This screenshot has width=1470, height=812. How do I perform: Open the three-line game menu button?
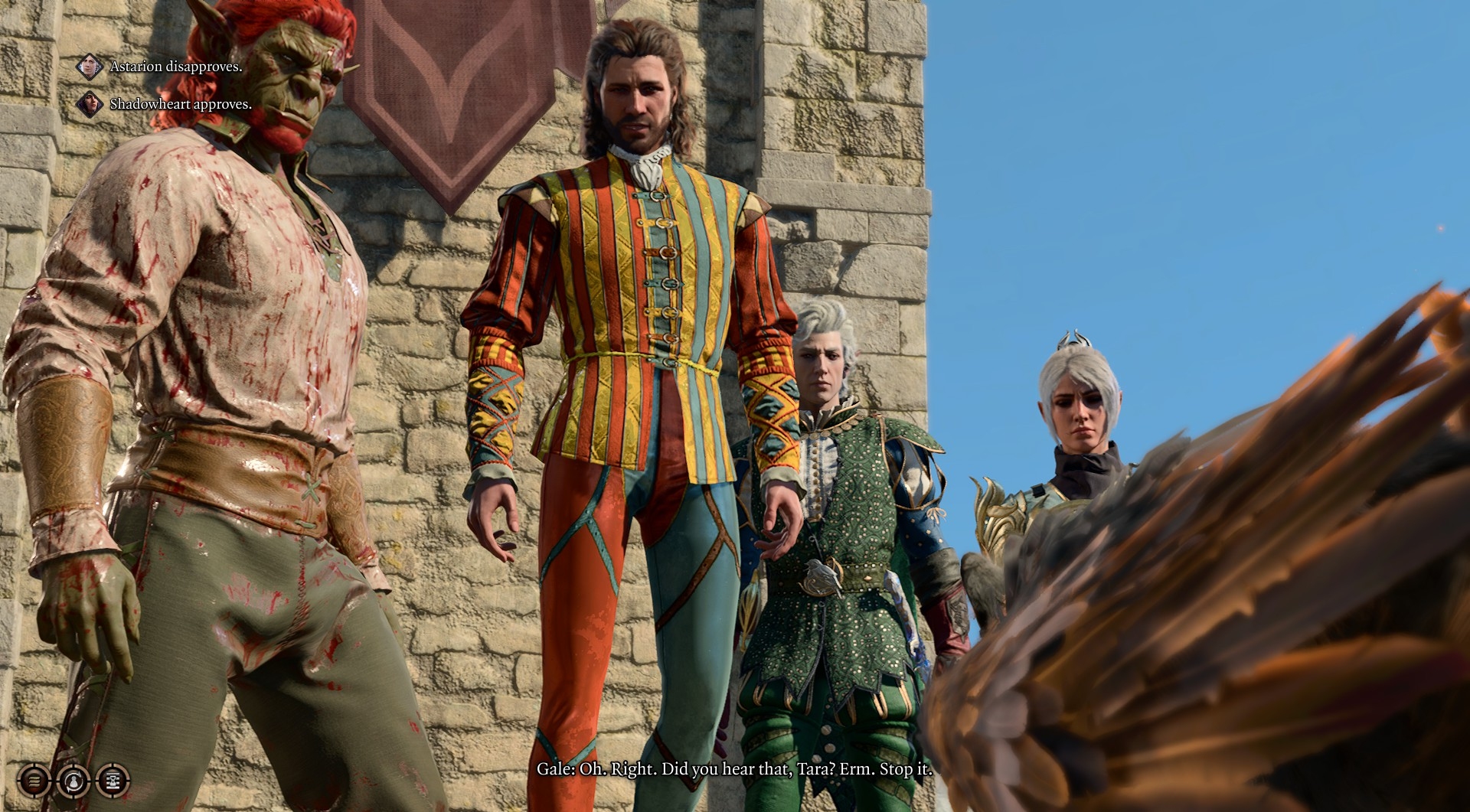[34, 781]
